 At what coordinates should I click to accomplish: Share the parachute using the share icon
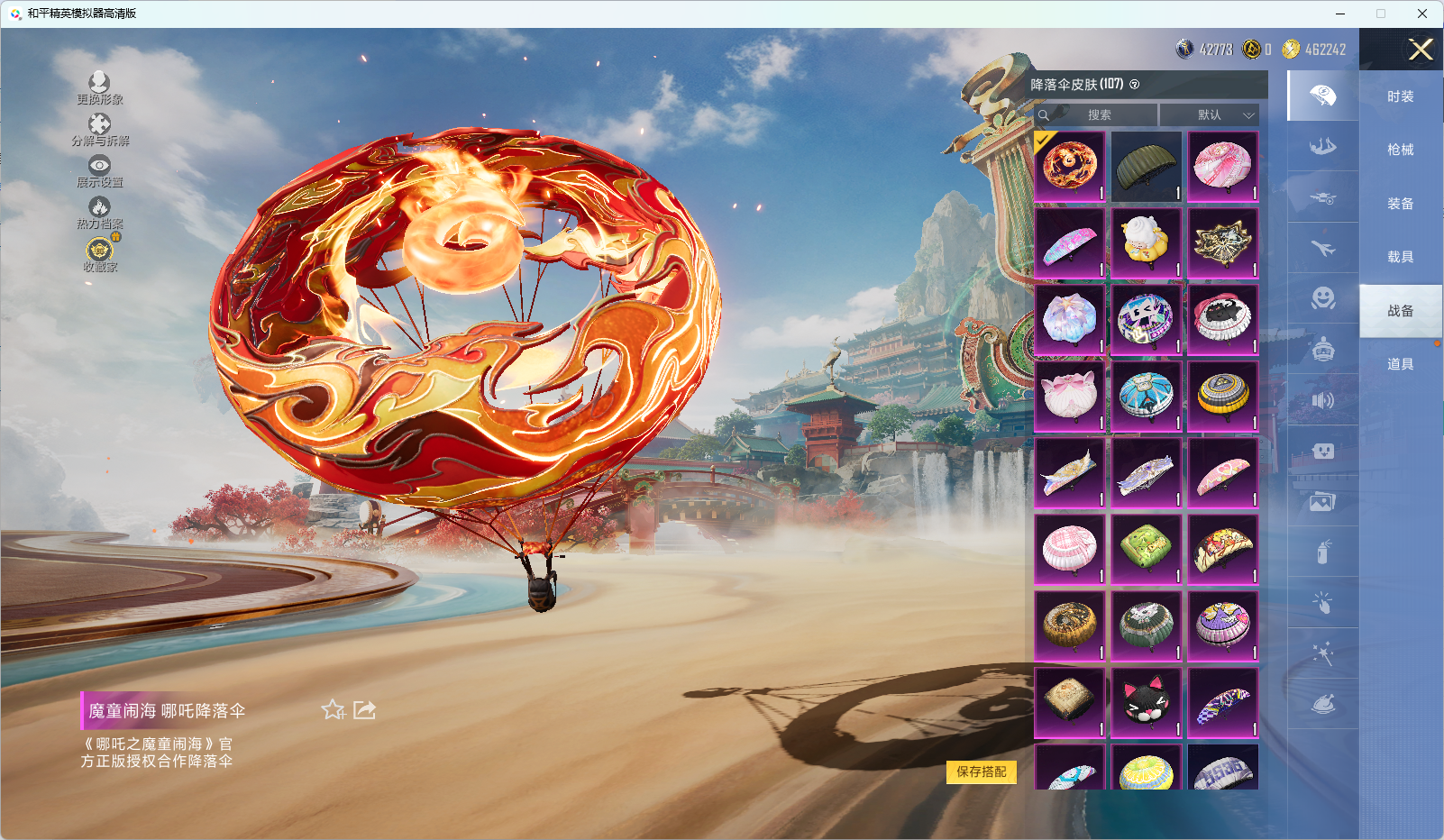pos(364,710)
